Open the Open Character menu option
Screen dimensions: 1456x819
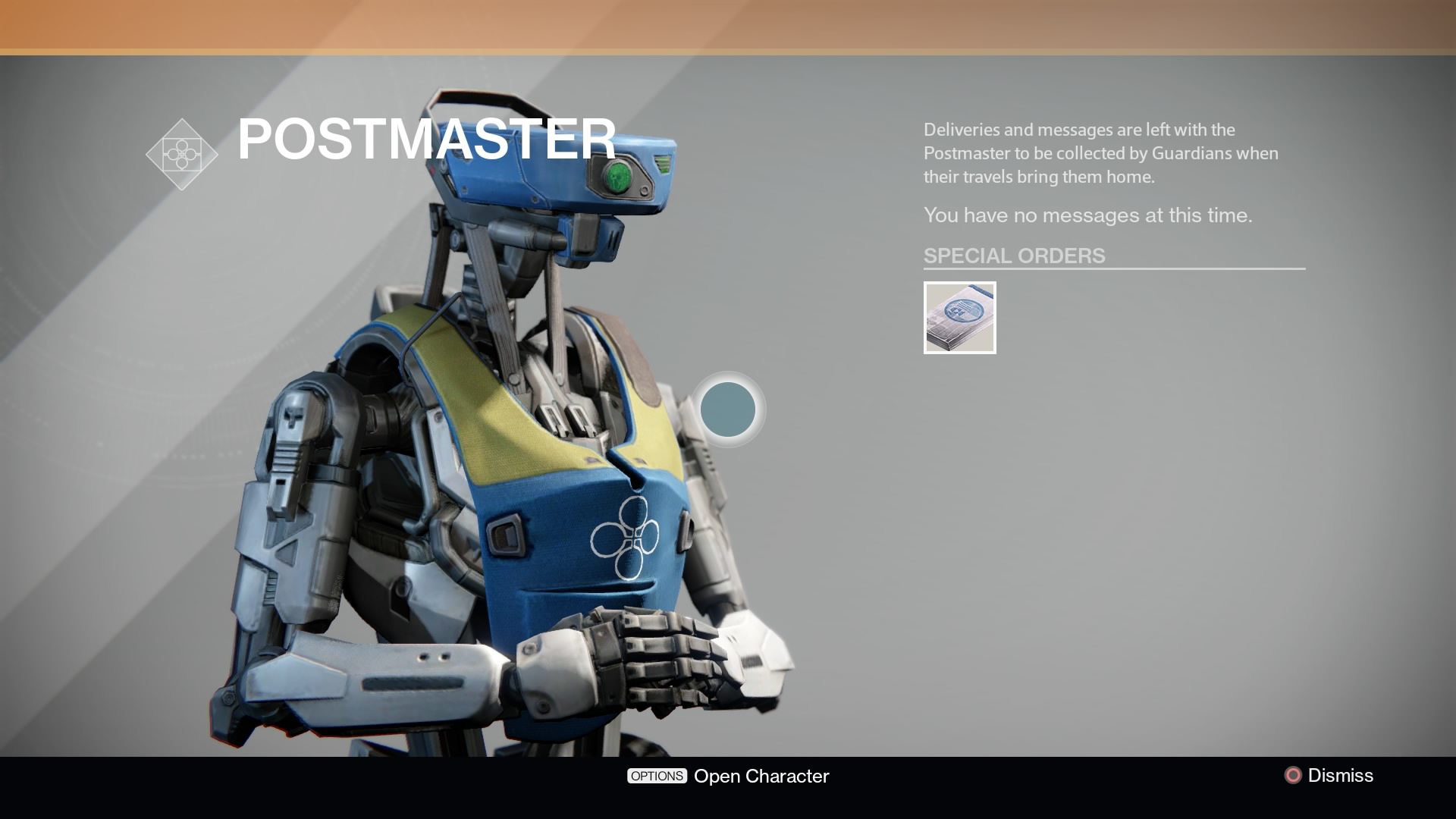click(x=761, y=776)
